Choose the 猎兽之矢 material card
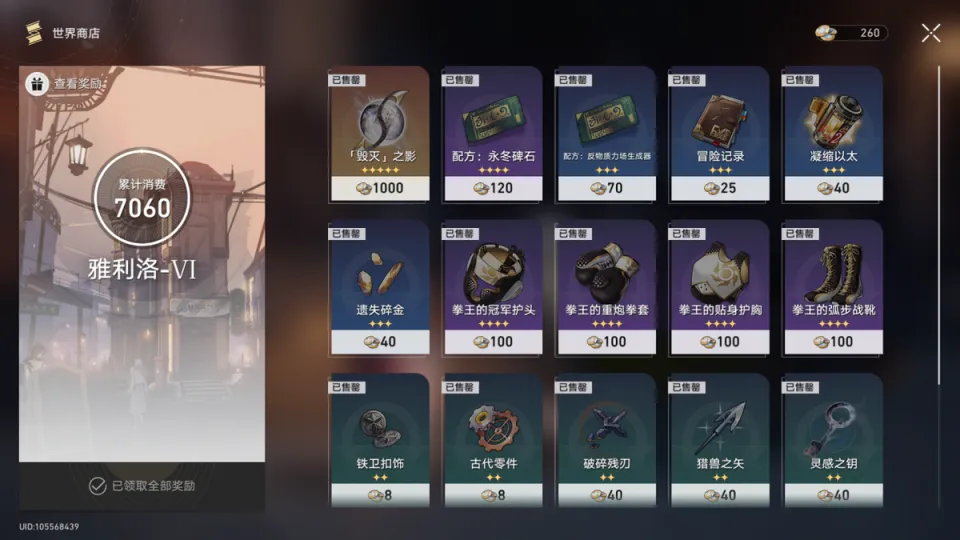The height and width of the screenshot is (540, 960). [x=719, y=440]
